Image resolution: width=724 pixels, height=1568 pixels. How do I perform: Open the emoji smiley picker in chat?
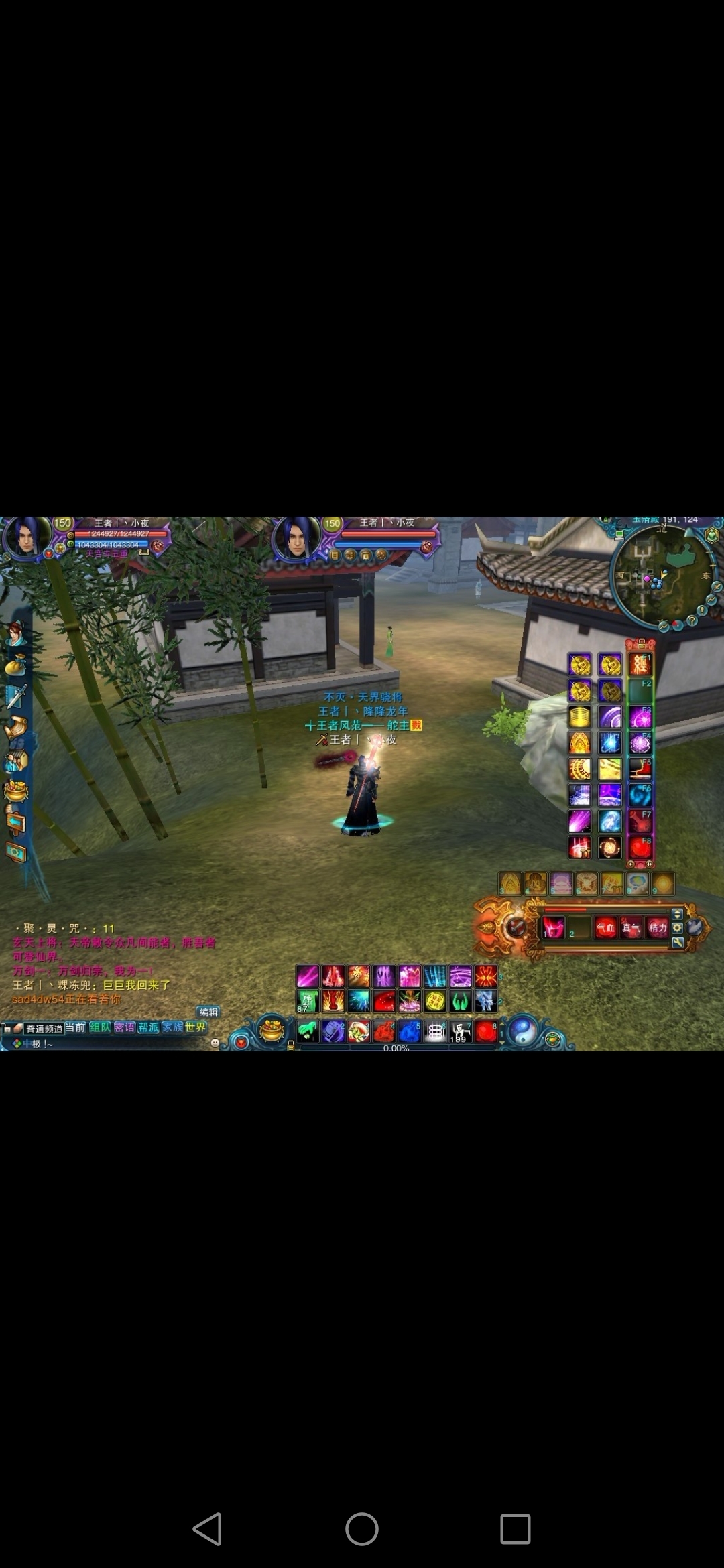(215, 1043)
